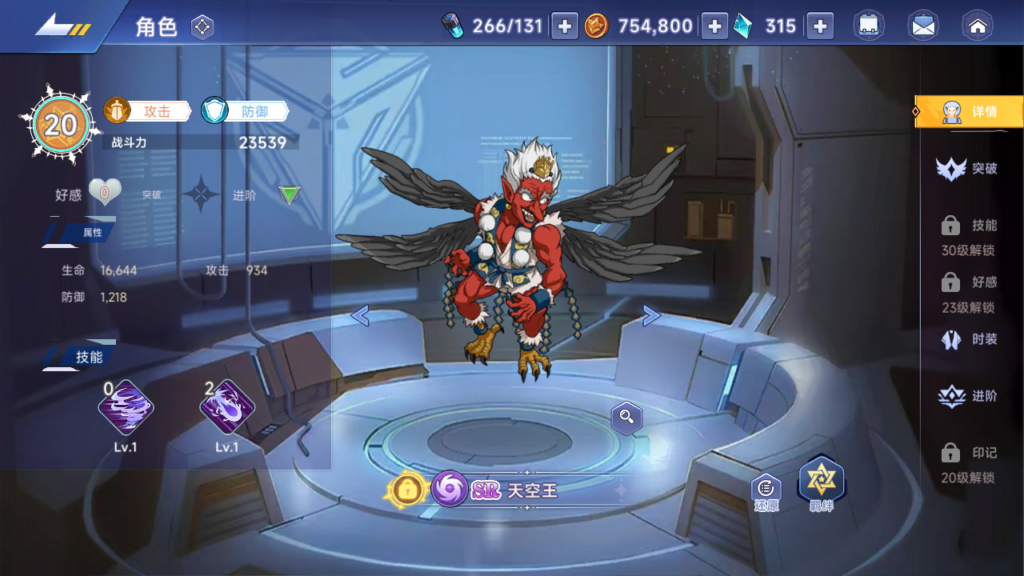The width and height of the screenshot is (1024, 576).
Task: Open the 突破 breakthrough tab on the right
Action: pyautogui.click(x=967, y=169)
